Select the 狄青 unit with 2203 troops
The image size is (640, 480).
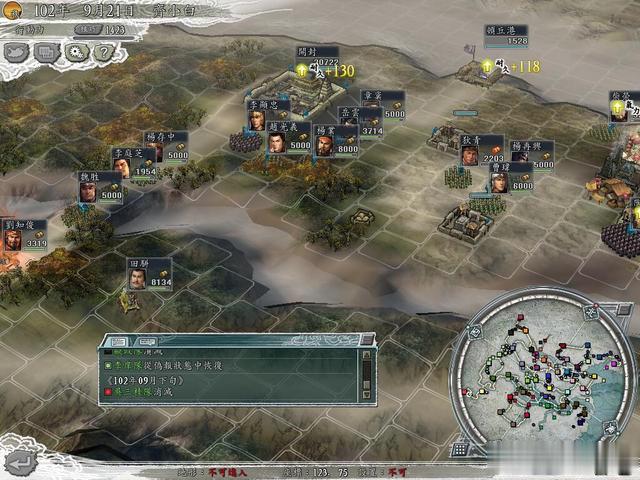point(469,152)
